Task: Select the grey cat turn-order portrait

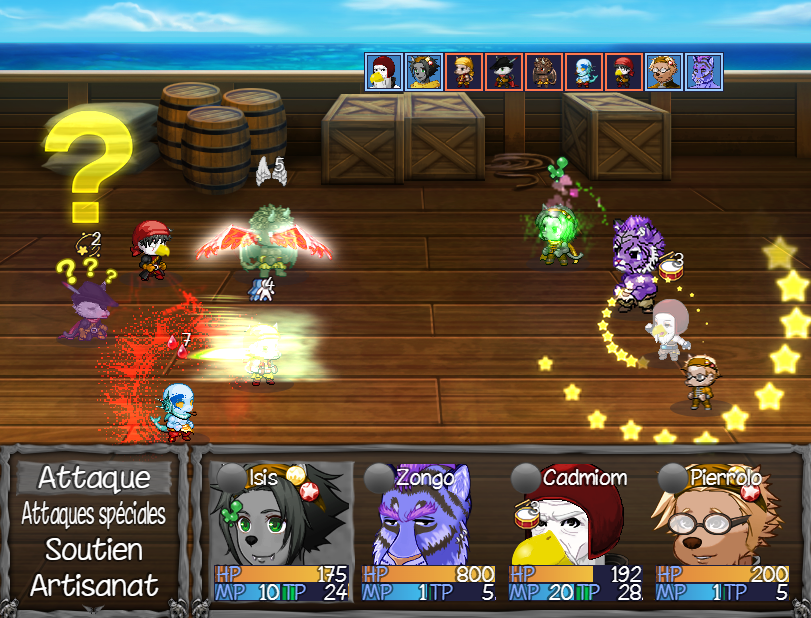Action: pos(423,72)
